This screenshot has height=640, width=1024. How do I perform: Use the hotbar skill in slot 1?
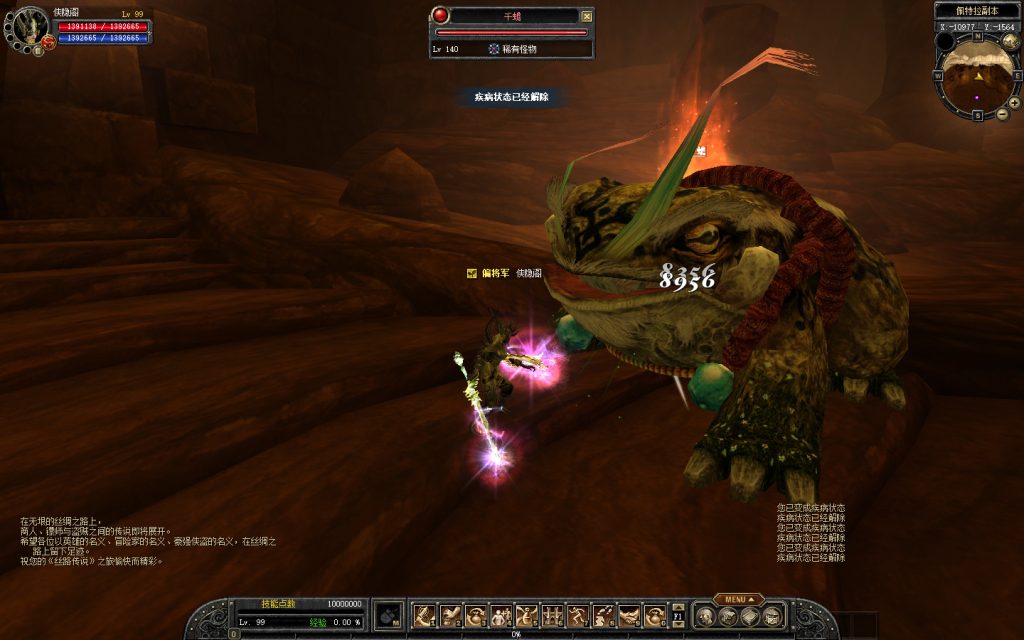tap(423, 615)
